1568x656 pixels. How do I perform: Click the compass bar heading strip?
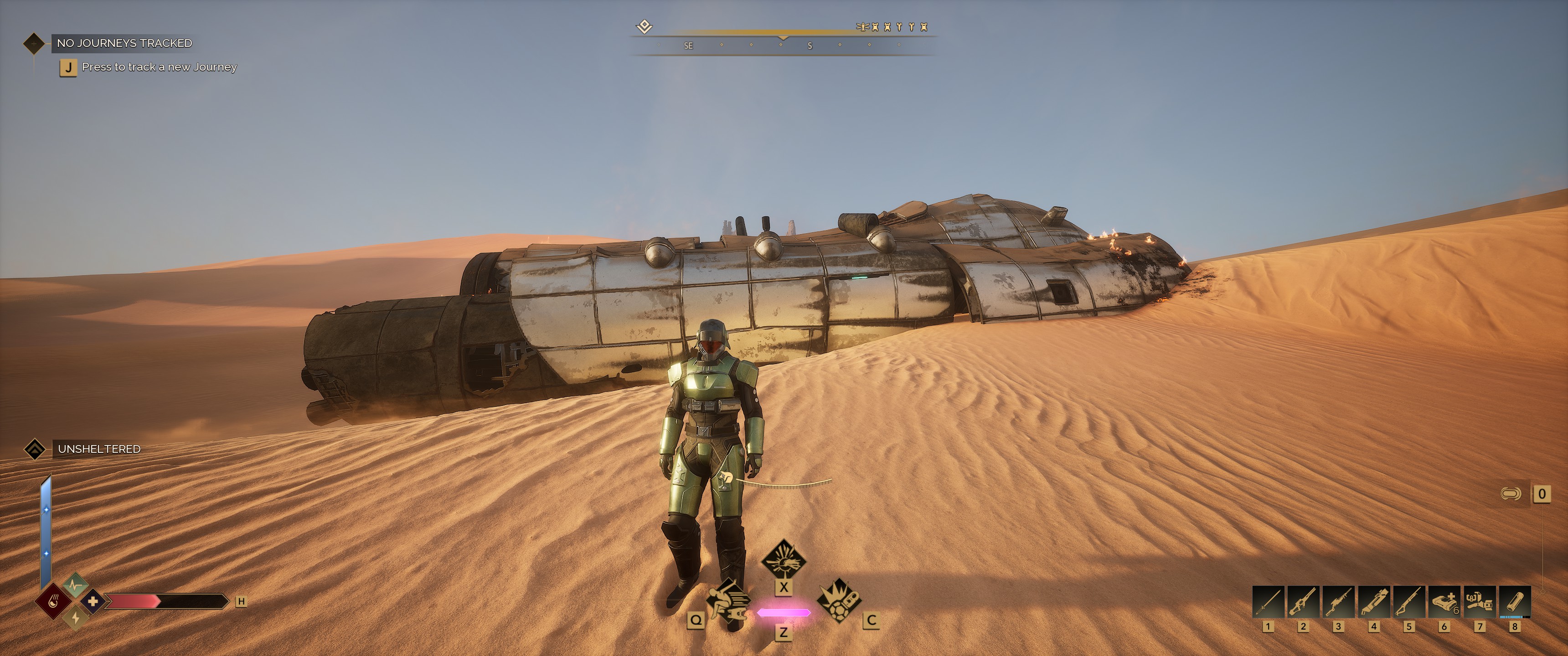pyautogui.click(x=783, y=46)
